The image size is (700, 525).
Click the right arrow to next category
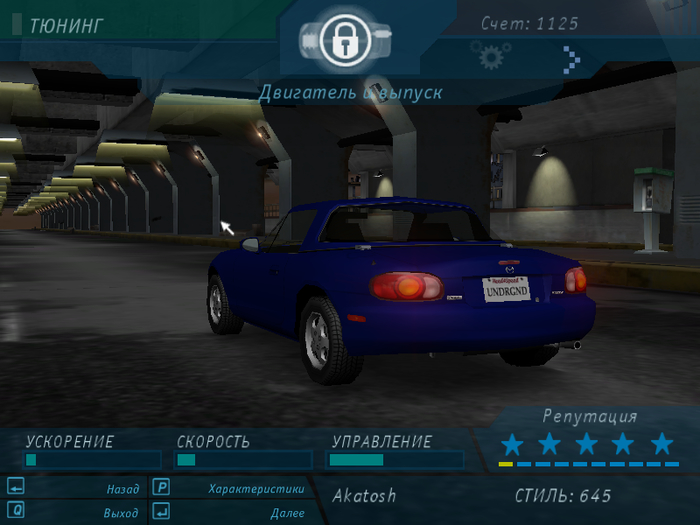[571, 59]
